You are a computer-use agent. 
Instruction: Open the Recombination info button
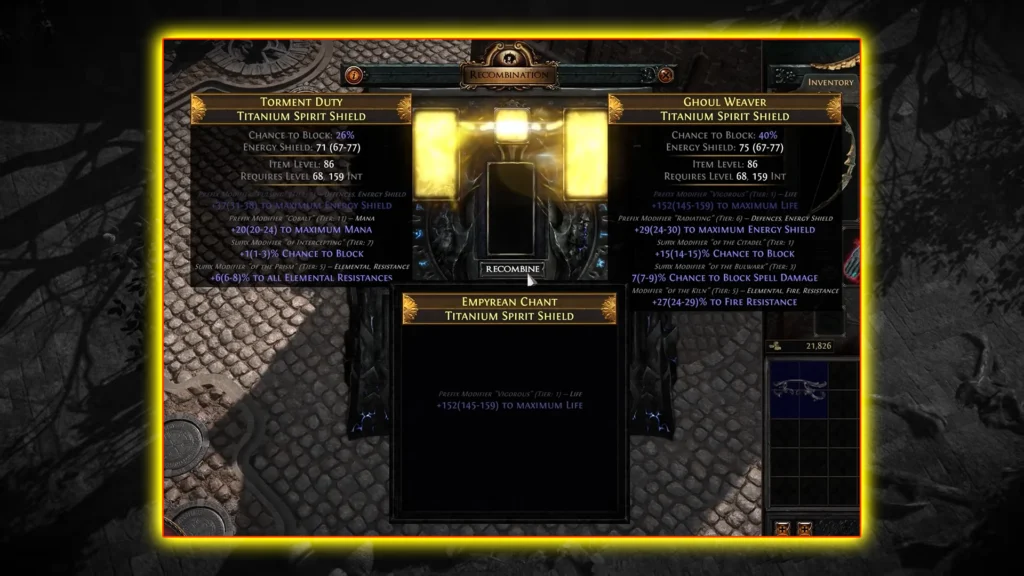[x=352, y=75]
